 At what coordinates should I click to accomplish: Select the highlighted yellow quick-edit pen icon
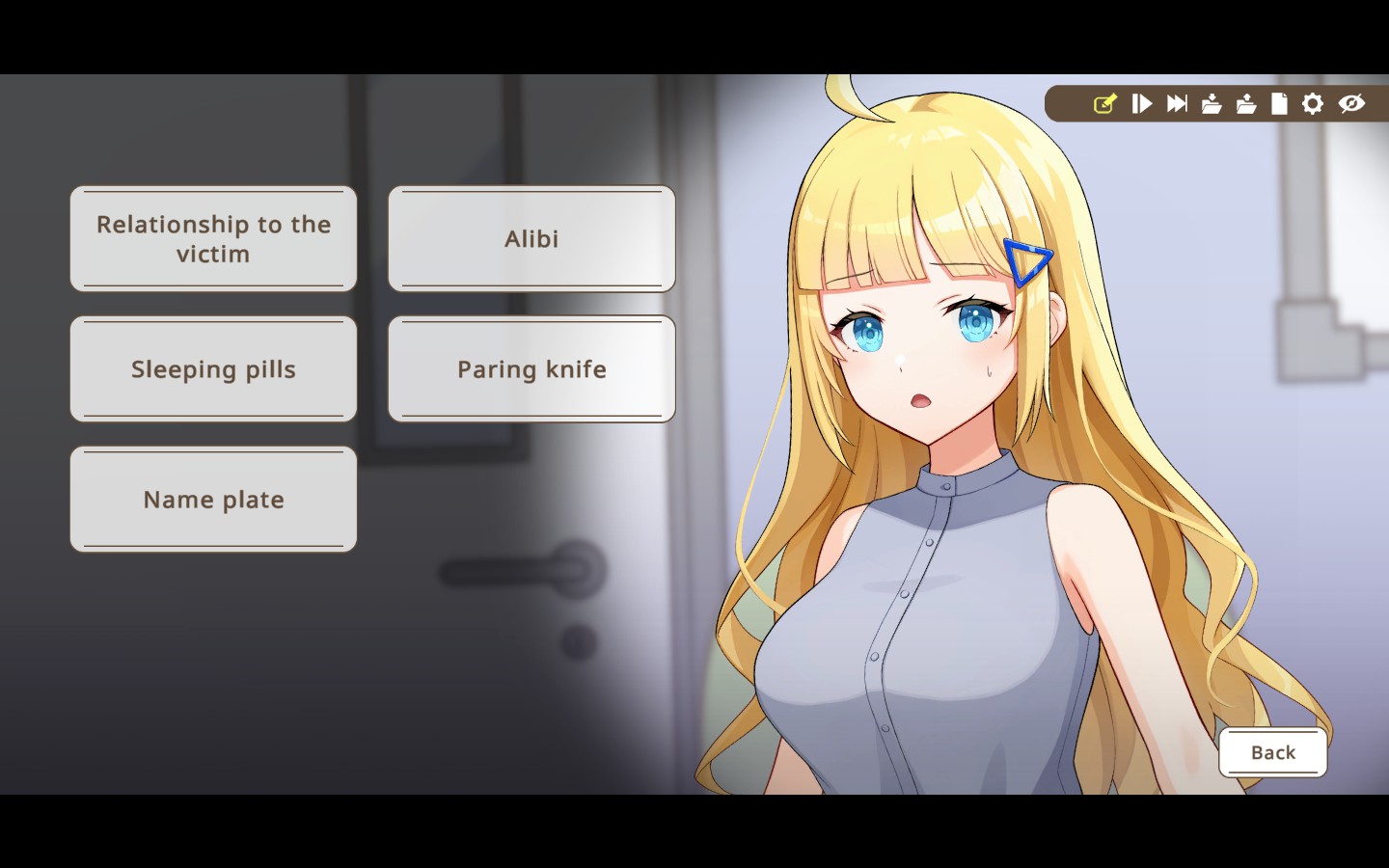point(1105,104)
